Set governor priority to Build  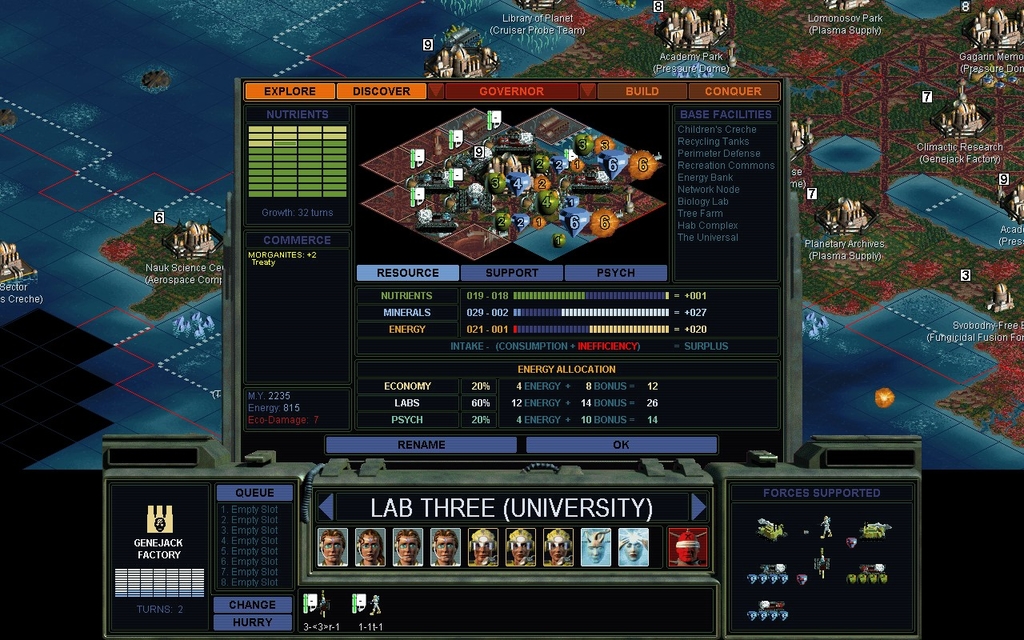[642, 91]
